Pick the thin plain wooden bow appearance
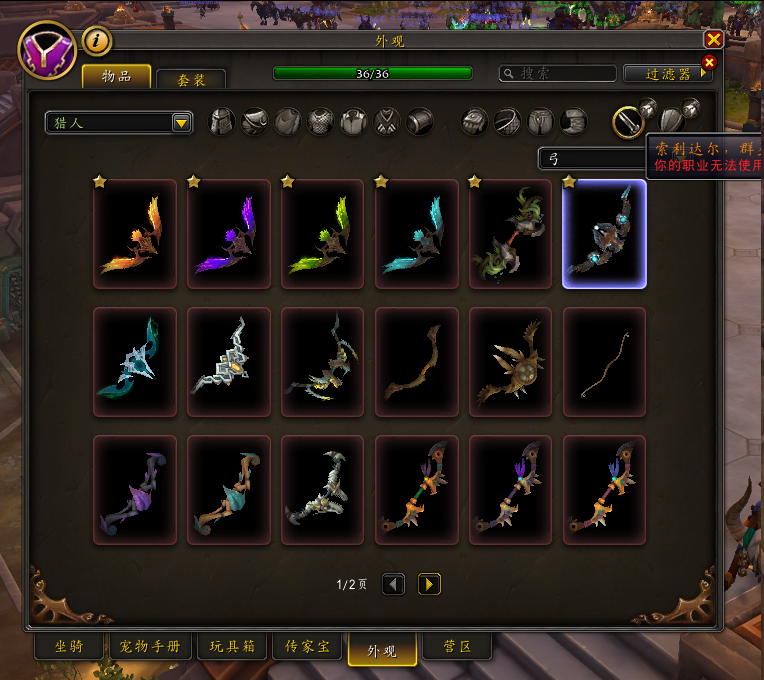Viewport: 764px width, 680px height. click(x=604, y=361)
